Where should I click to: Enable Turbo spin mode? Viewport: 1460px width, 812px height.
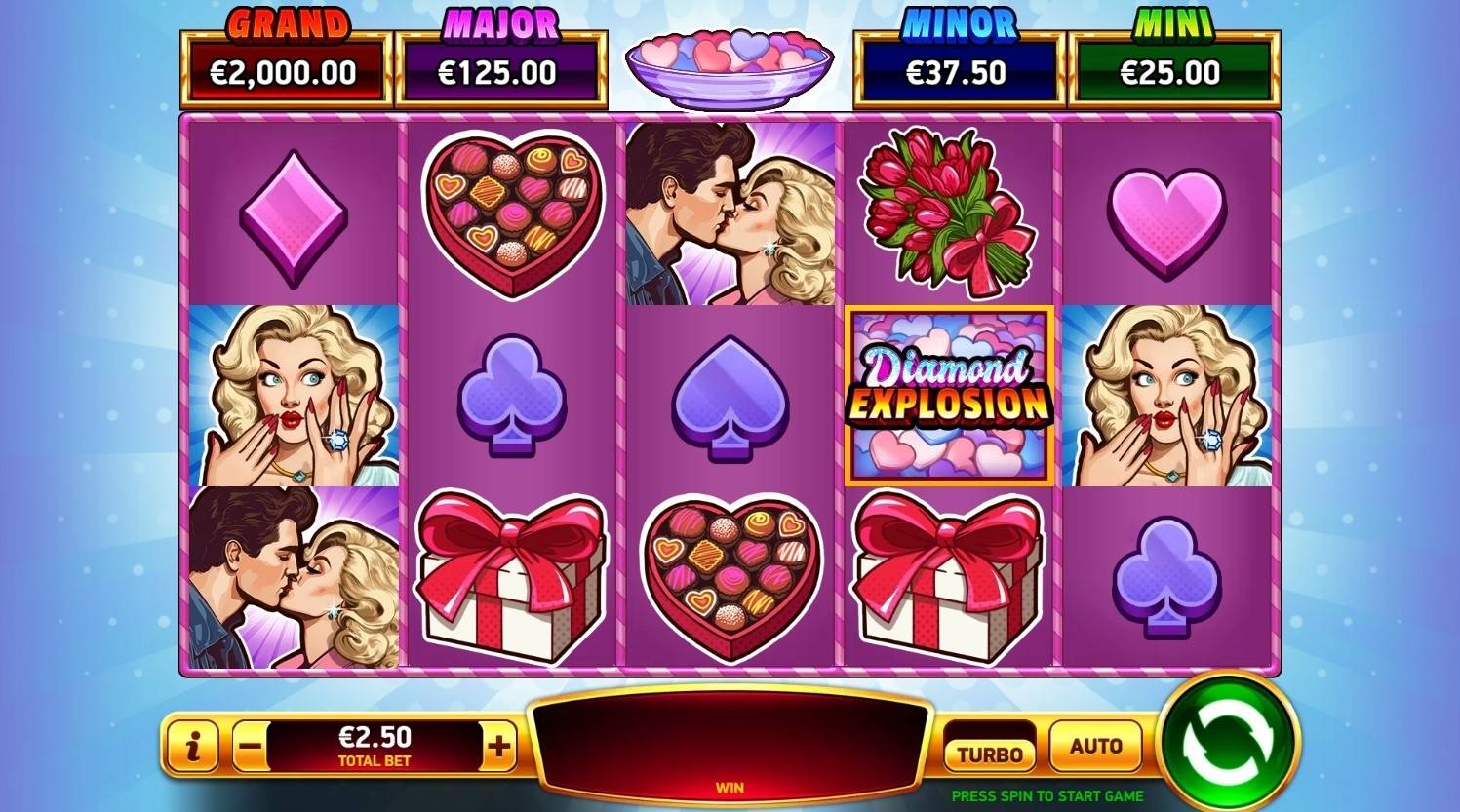point(988,752)
